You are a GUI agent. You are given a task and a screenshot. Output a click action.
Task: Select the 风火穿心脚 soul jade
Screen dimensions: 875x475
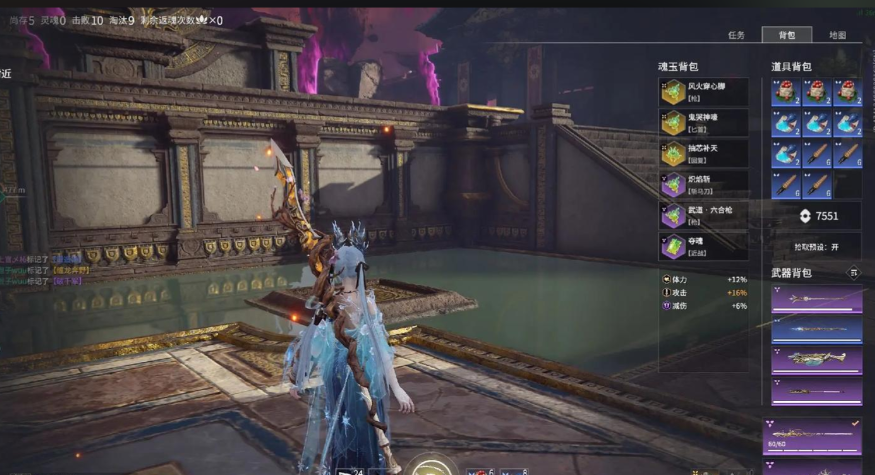[703, 92]
